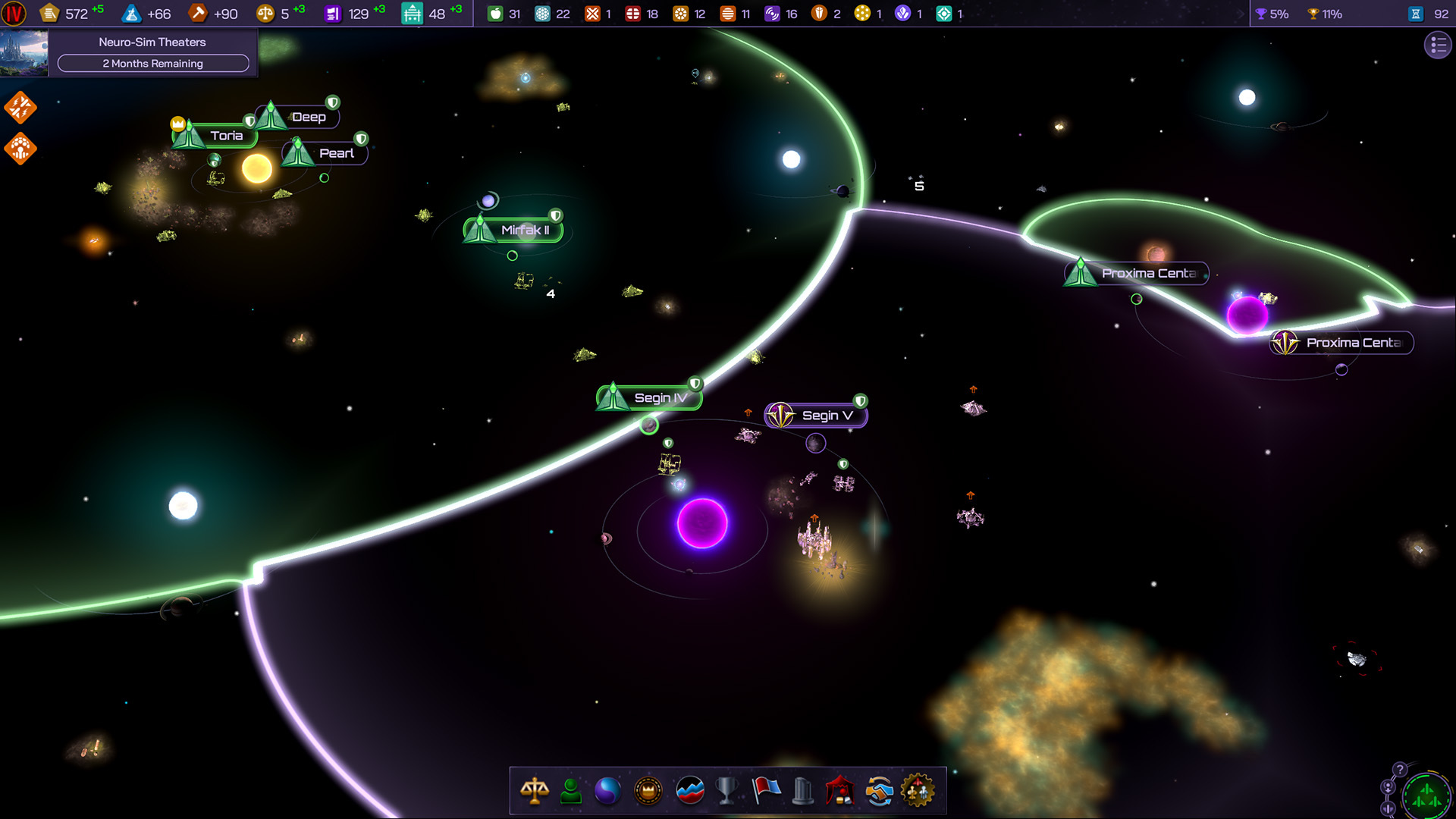Open the red-blue graph icon in bottom toolbar
This screenshot has height=819, width=1456.
pyautogui.click(x=689, y=791)
